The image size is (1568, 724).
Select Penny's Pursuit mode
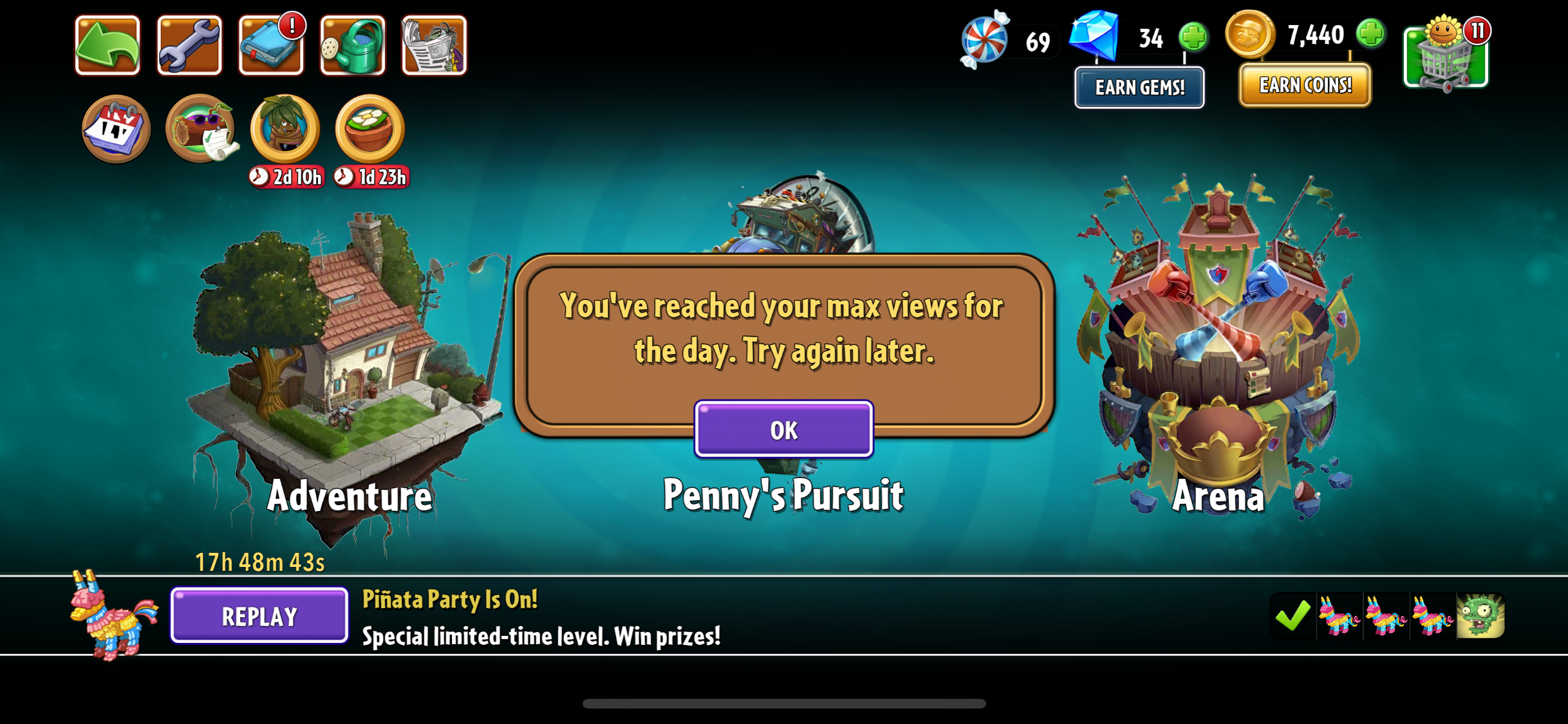coord(783,496)
